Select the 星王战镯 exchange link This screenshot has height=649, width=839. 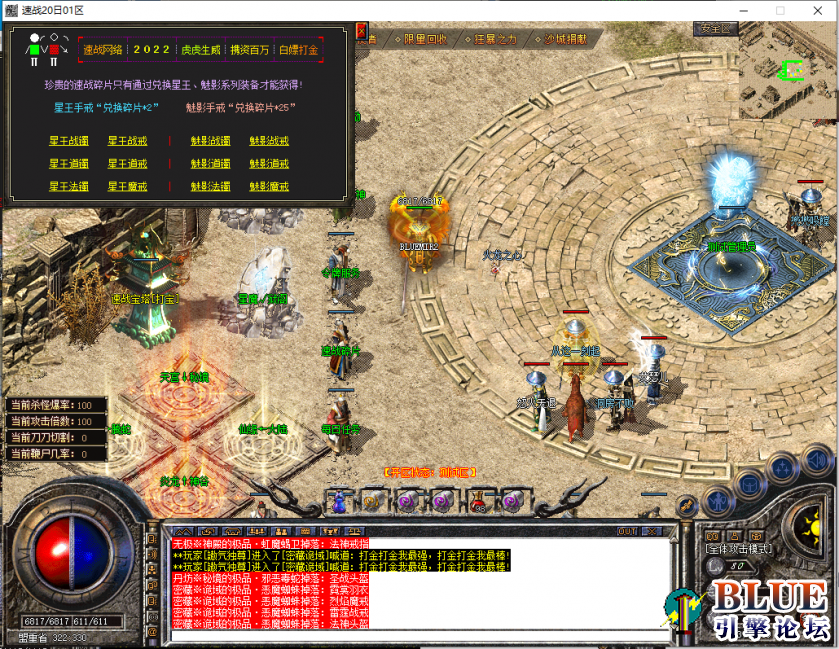69,141
